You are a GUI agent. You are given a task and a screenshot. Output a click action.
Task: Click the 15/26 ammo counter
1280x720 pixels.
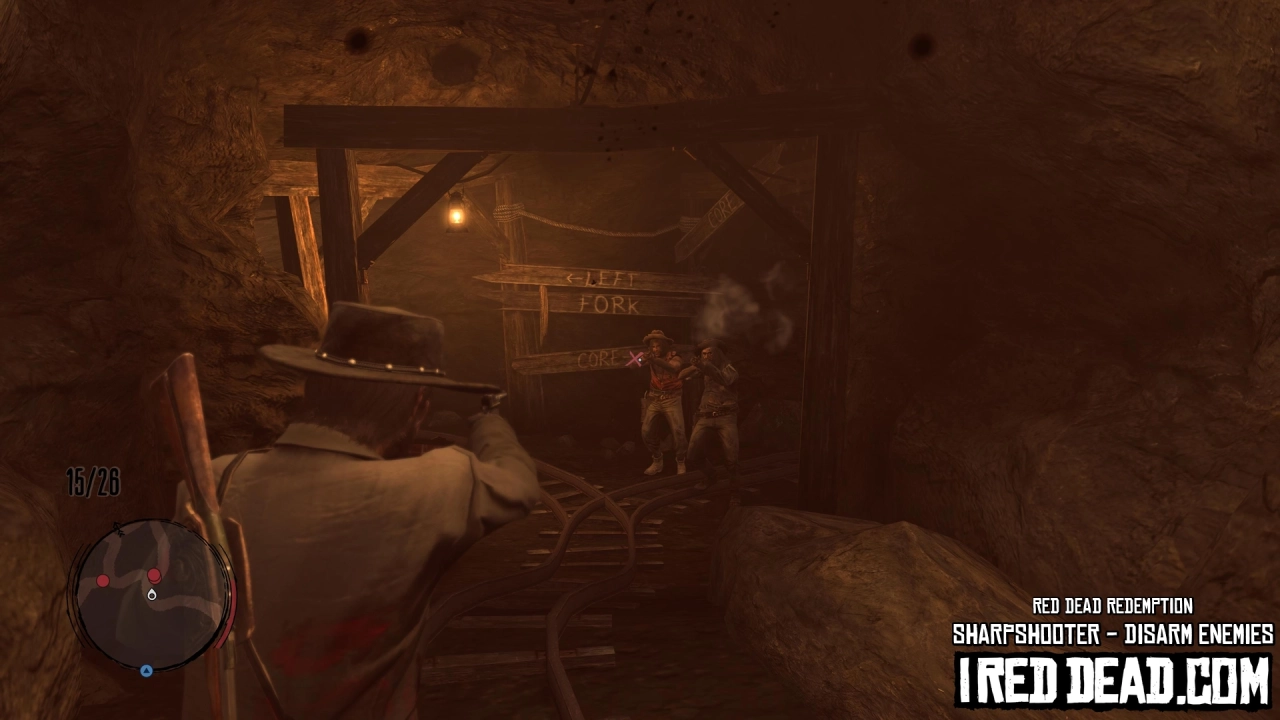click(x=93, y=481)
